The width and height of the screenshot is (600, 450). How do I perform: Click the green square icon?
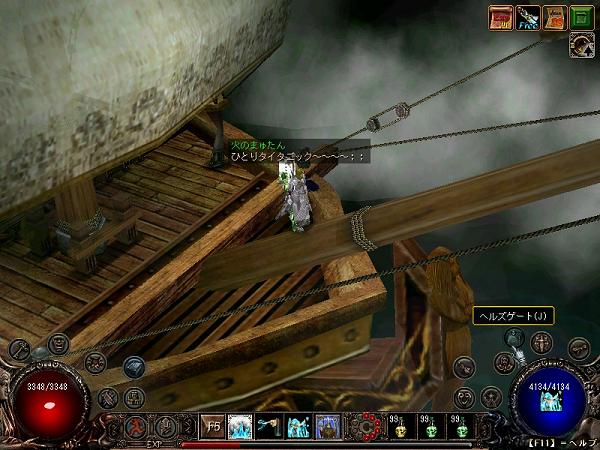click(582, 16)
